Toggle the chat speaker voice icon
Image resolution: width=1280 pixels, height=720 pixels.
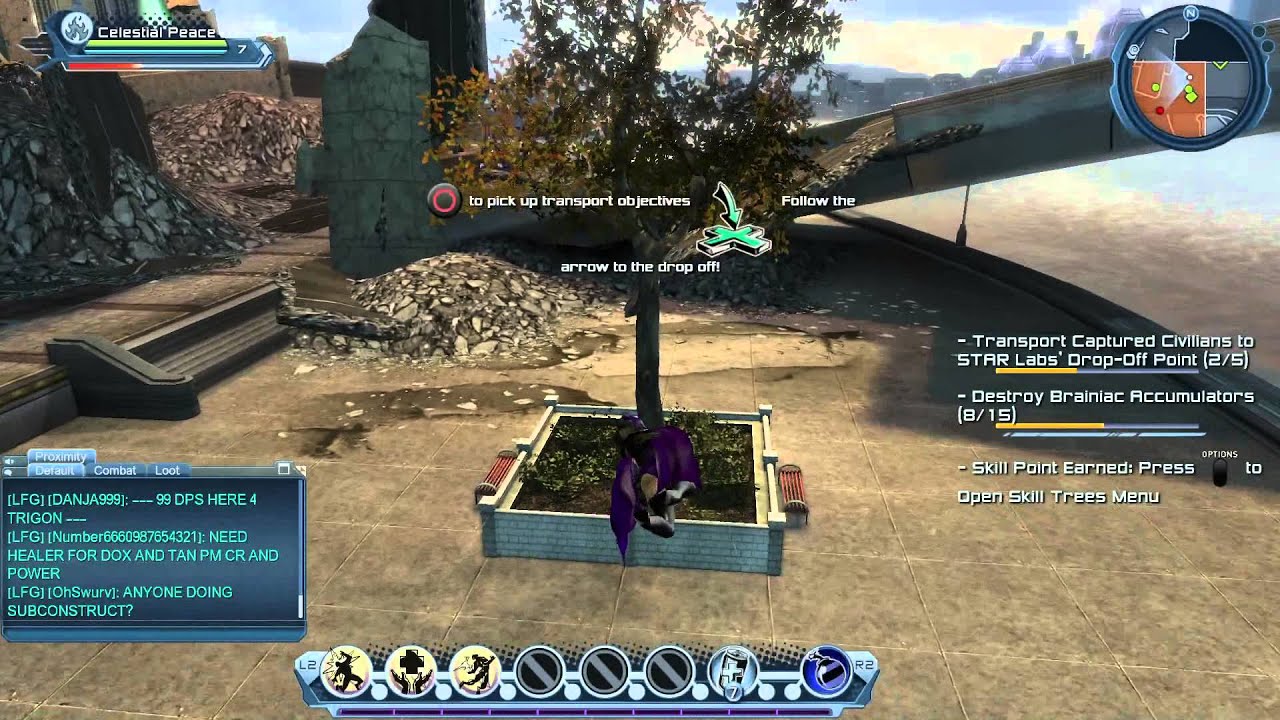(11, 460)
